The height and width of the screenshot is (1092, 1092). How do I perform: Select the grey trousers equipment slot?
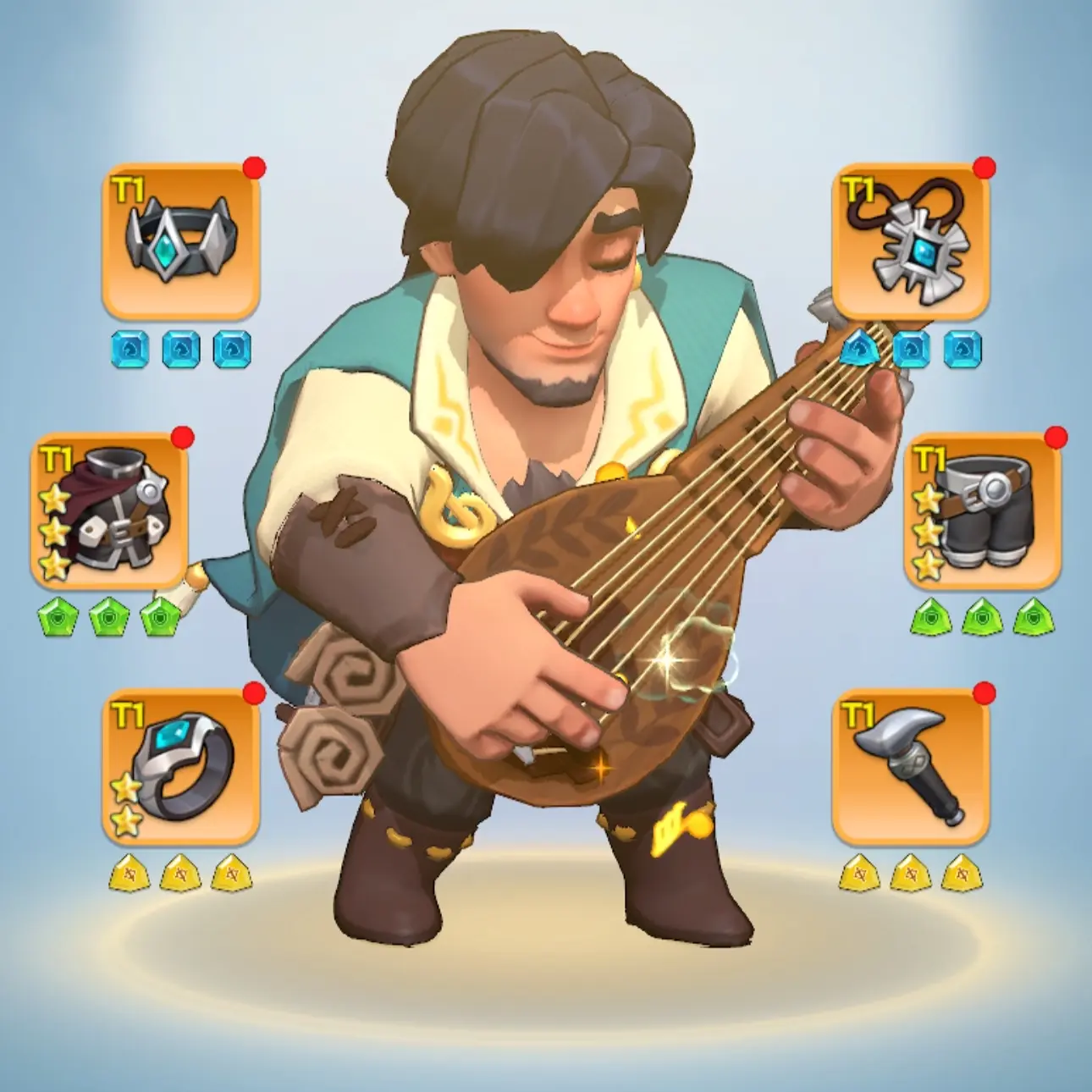click(x=983, y=511)
